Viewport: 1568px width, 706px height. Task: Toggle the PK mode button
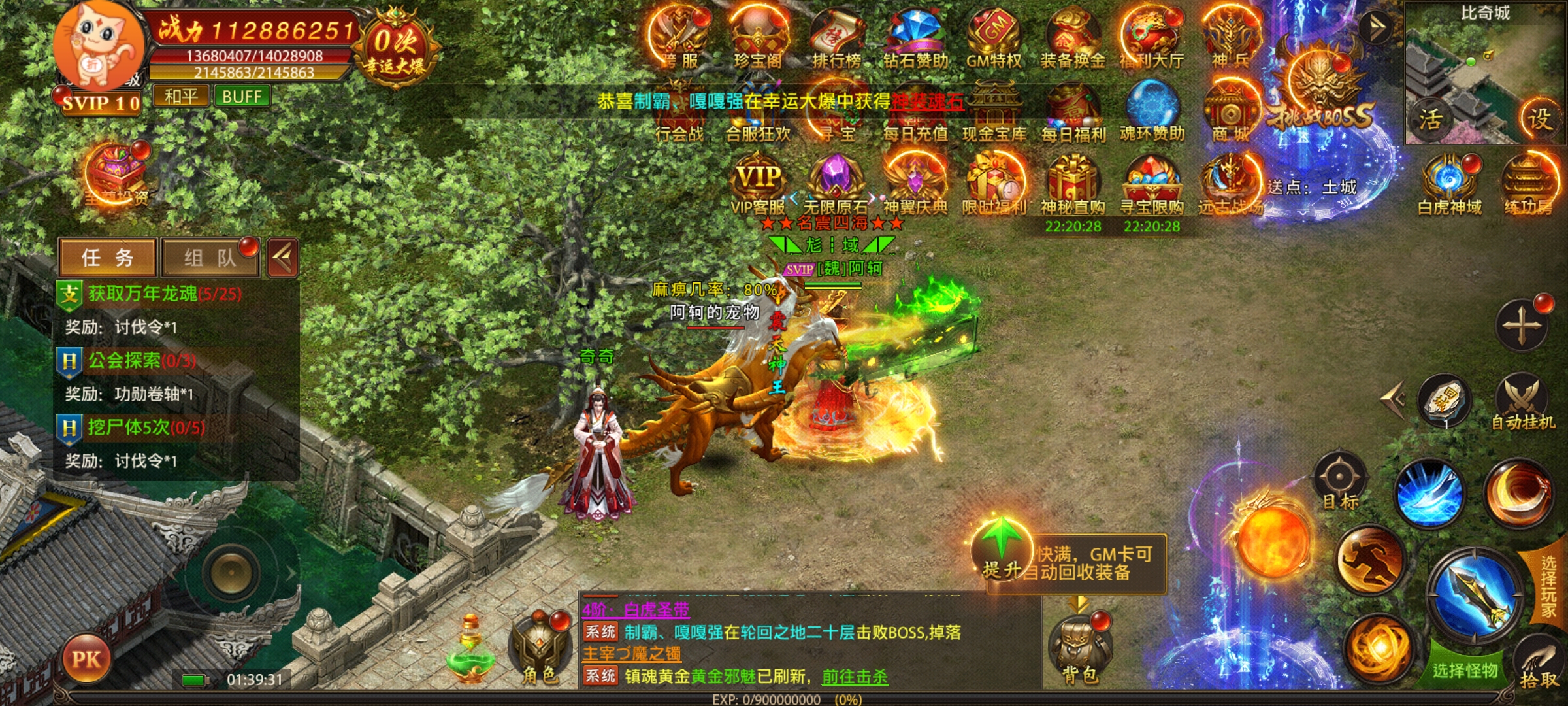point(86,659)
